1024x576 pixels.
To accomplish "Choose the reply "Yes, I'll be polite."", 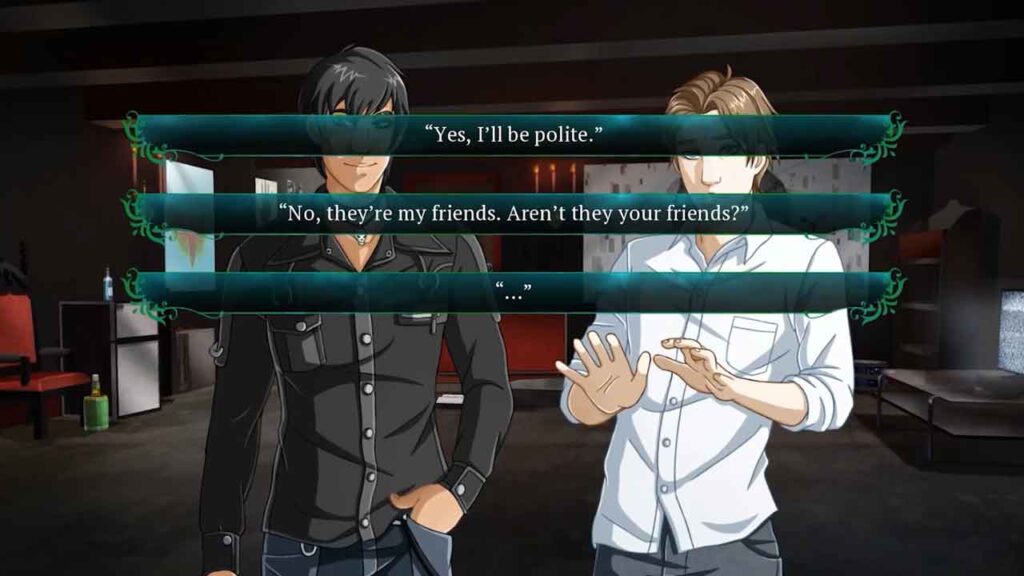I will [513, 134].
